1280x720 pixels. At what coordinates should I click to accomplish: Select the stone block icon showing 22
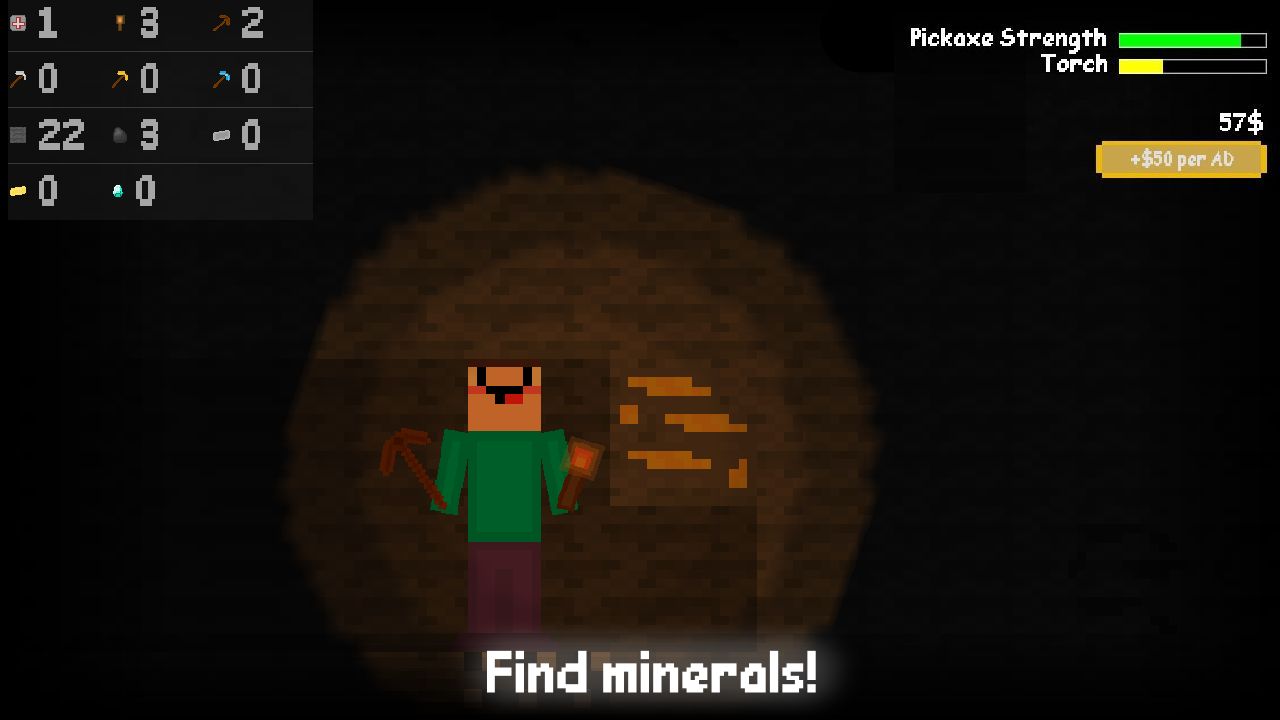17,134
